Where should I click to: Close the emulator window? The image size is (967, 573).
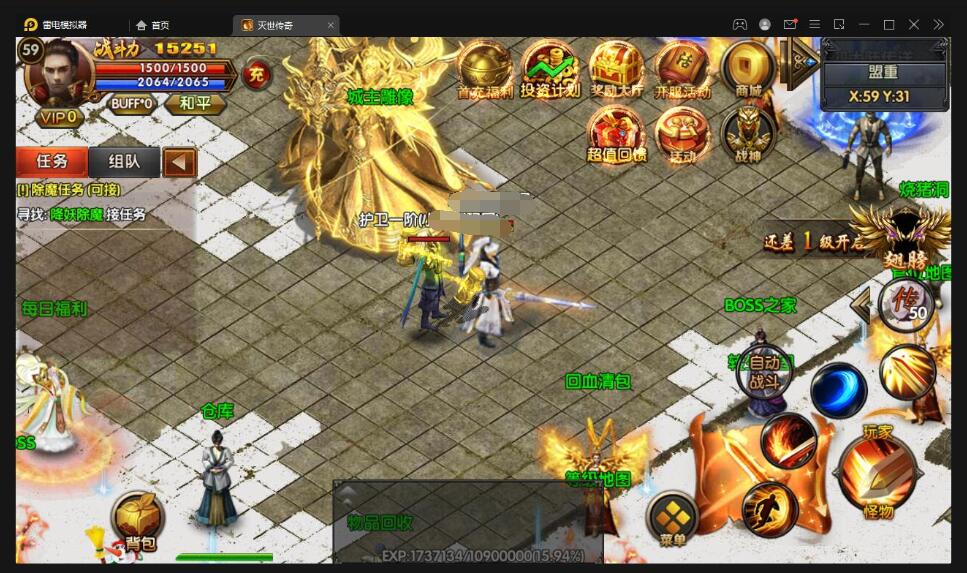914,24
